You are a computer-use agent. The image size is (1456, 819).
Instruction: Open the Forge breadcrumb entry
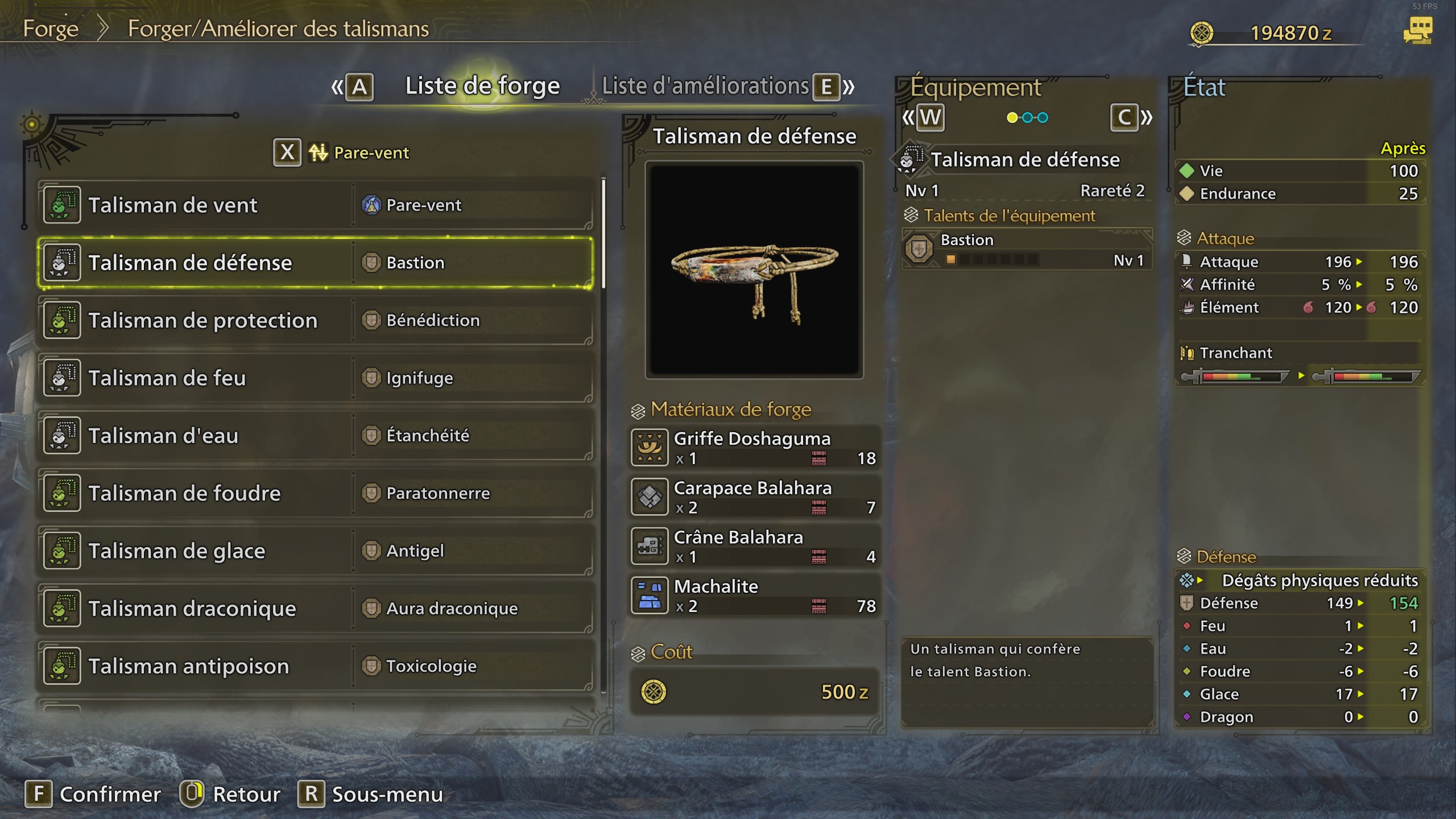(51, 28)
